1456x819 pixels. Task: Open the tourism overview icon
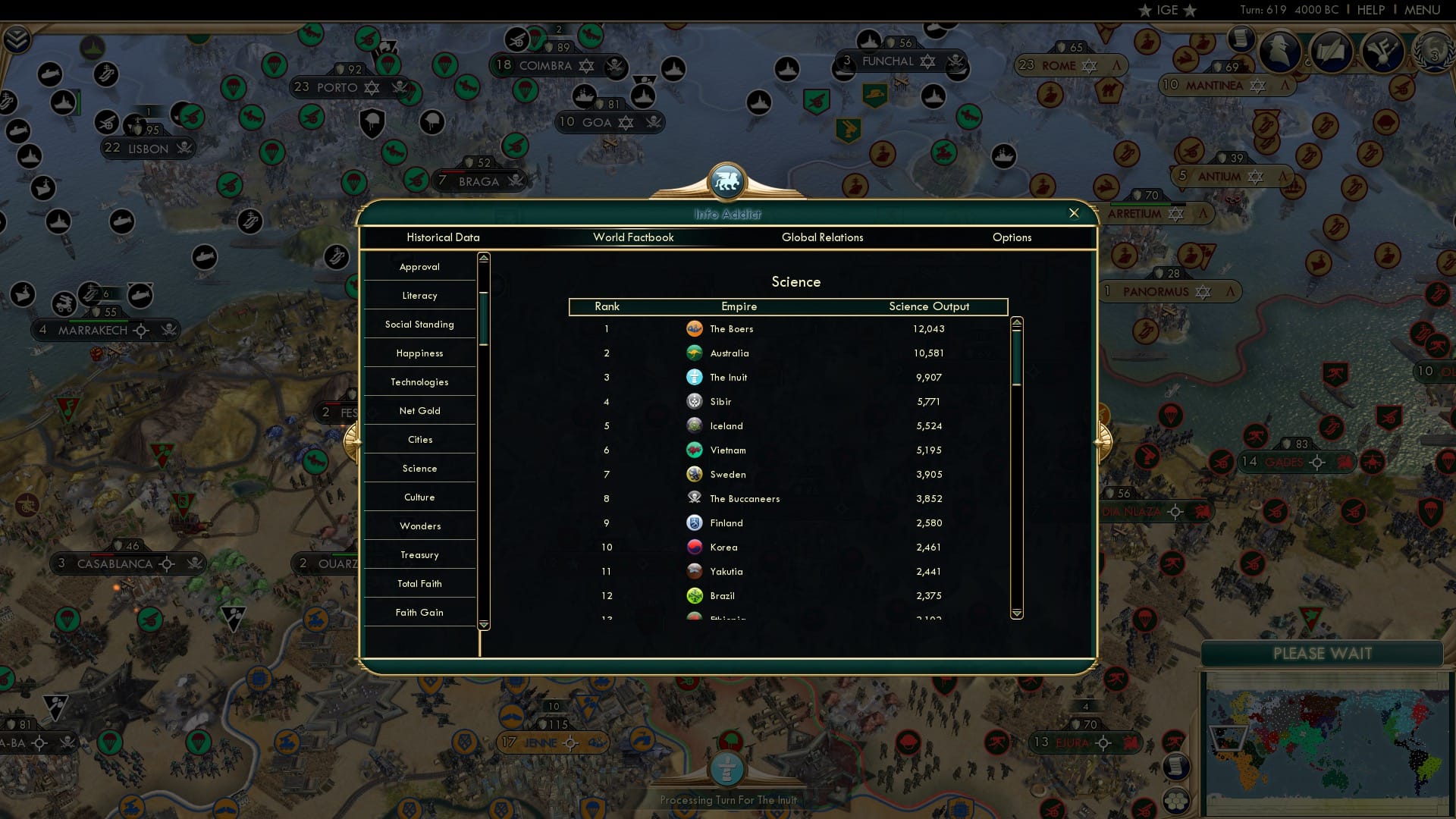coord(1380,52)
